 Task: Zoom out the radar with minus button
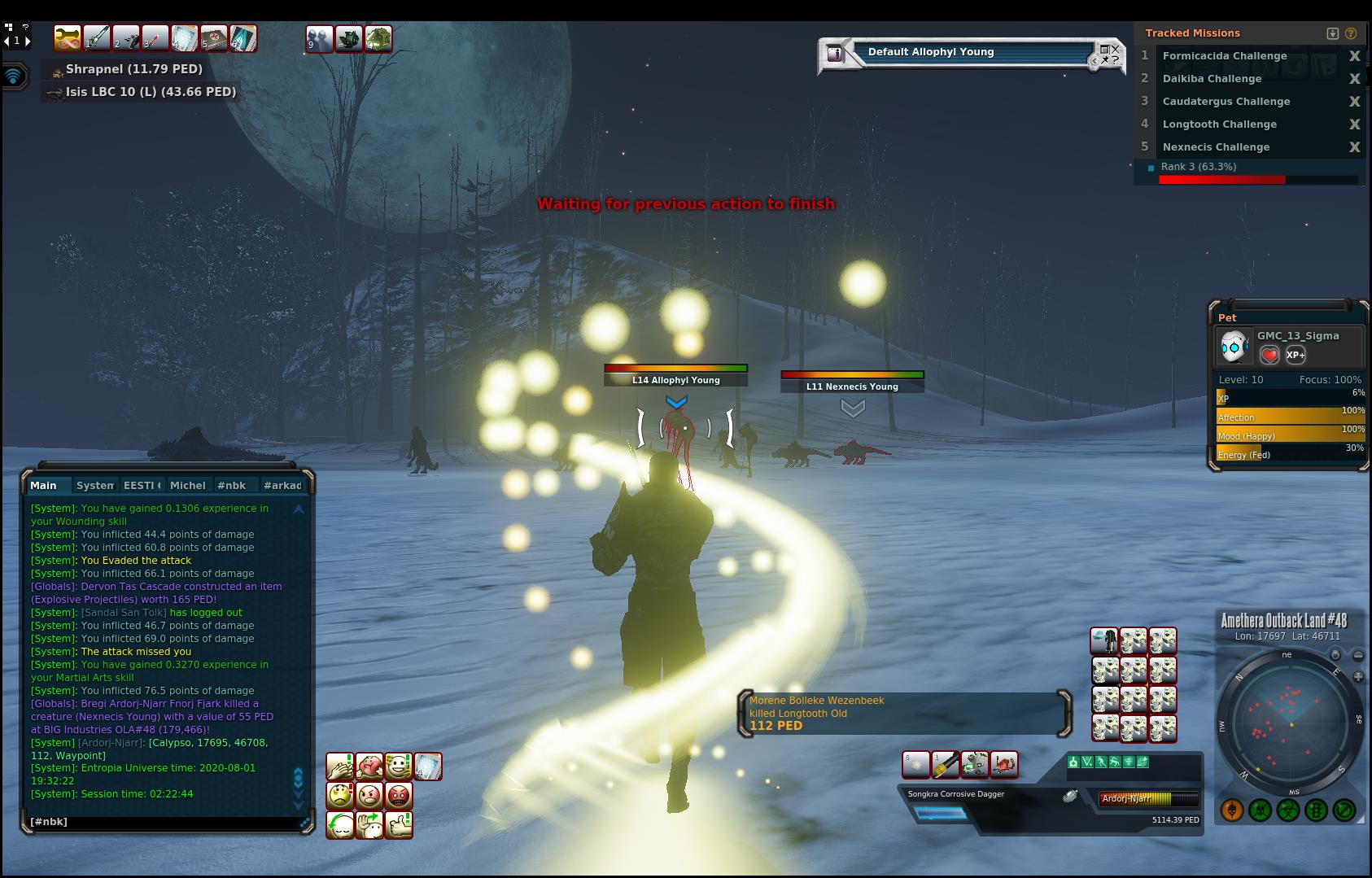1358,655
